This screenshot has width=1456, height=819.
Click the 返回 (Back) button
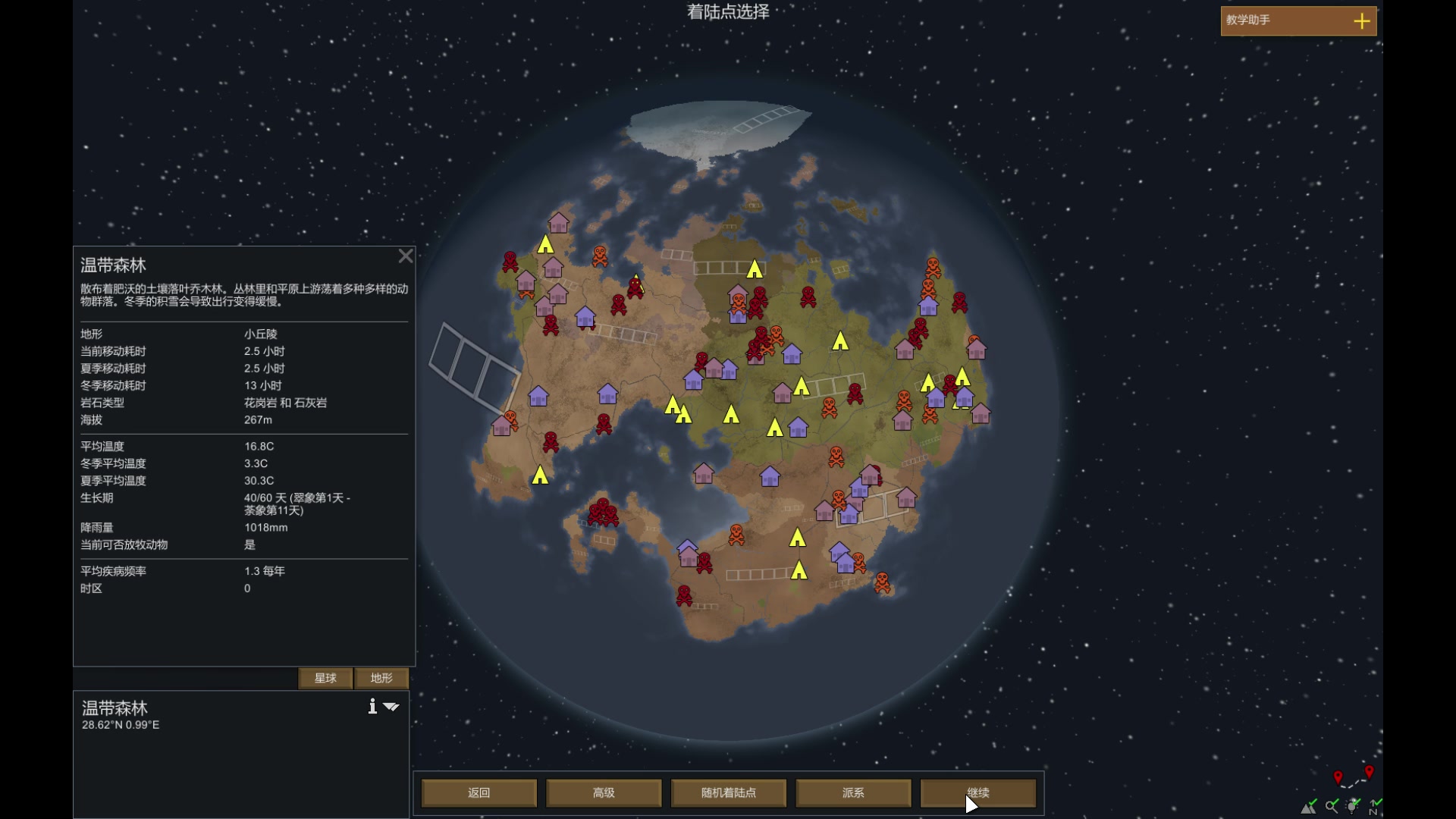point(479,792)
